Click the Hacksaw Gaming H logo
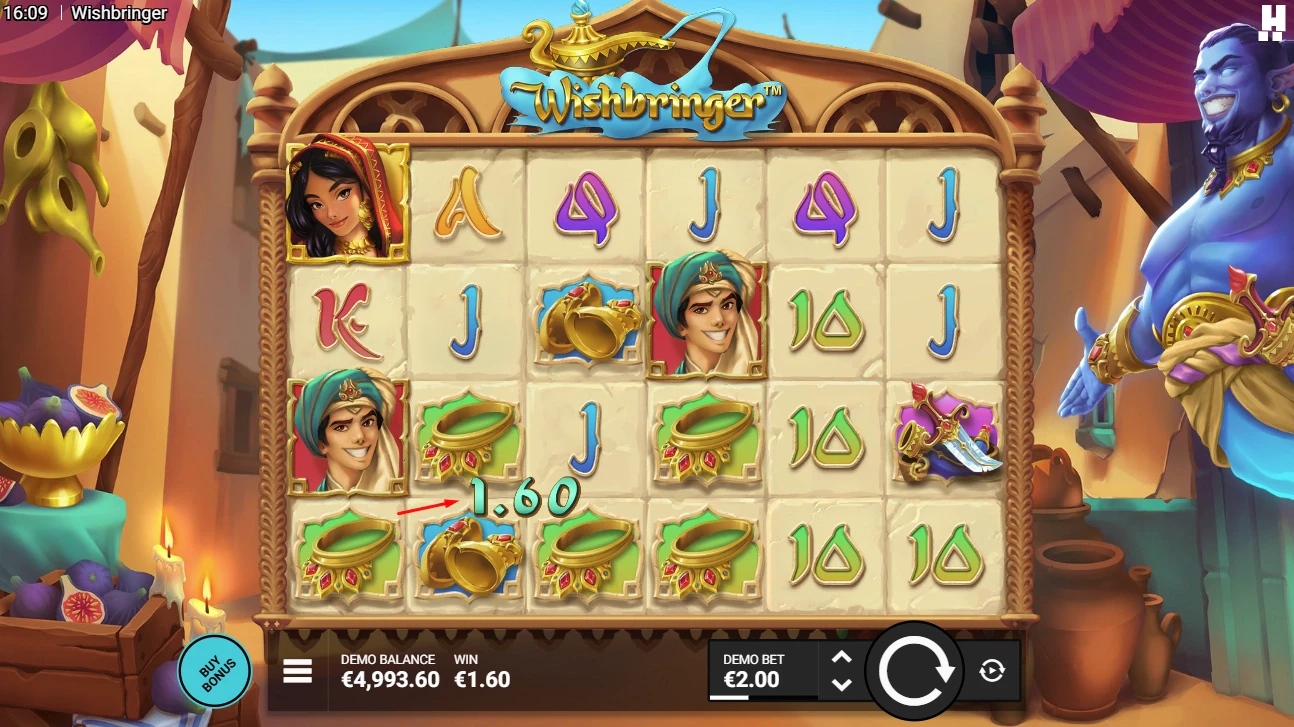 coord(1272,18)
